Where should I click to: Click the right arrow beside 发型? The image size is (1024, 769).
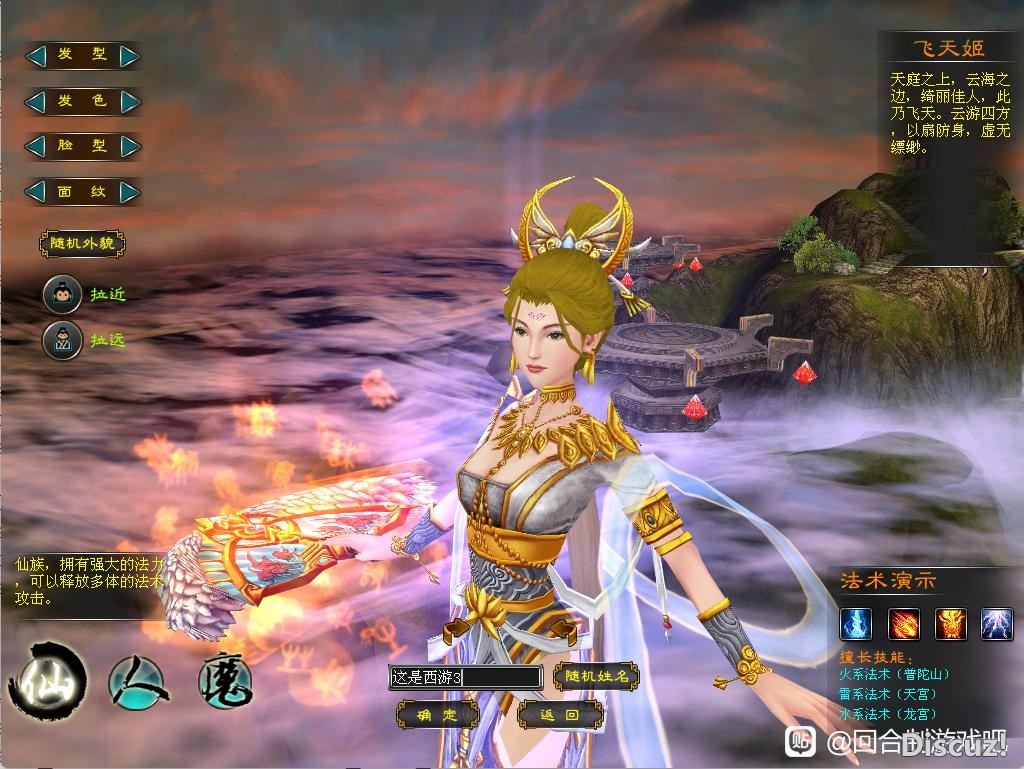pos(129,56)
